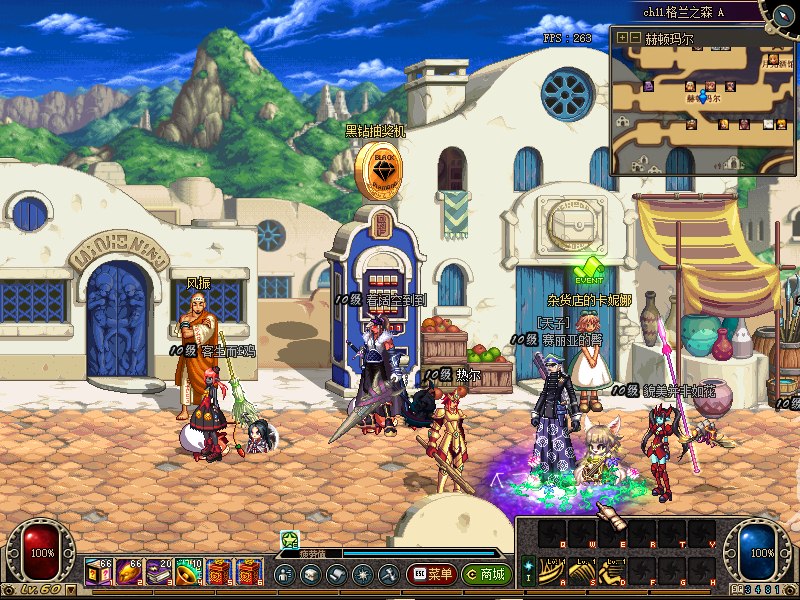This screenshot has width=800, height=600.
Task: Open the inventory chest round icon
Action: pyautogui.click(x=310, y=575)
